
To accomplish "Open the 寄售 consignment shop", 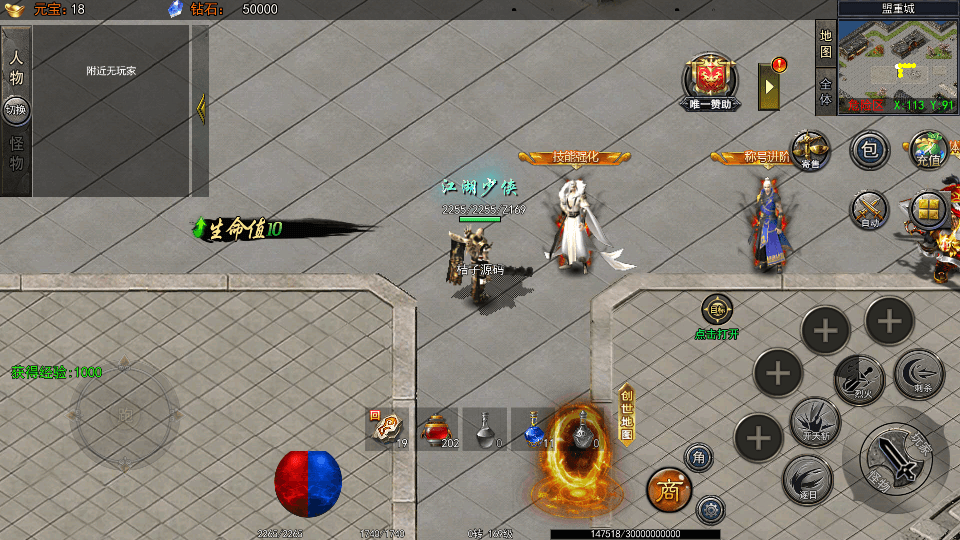I will click(810, 151).
